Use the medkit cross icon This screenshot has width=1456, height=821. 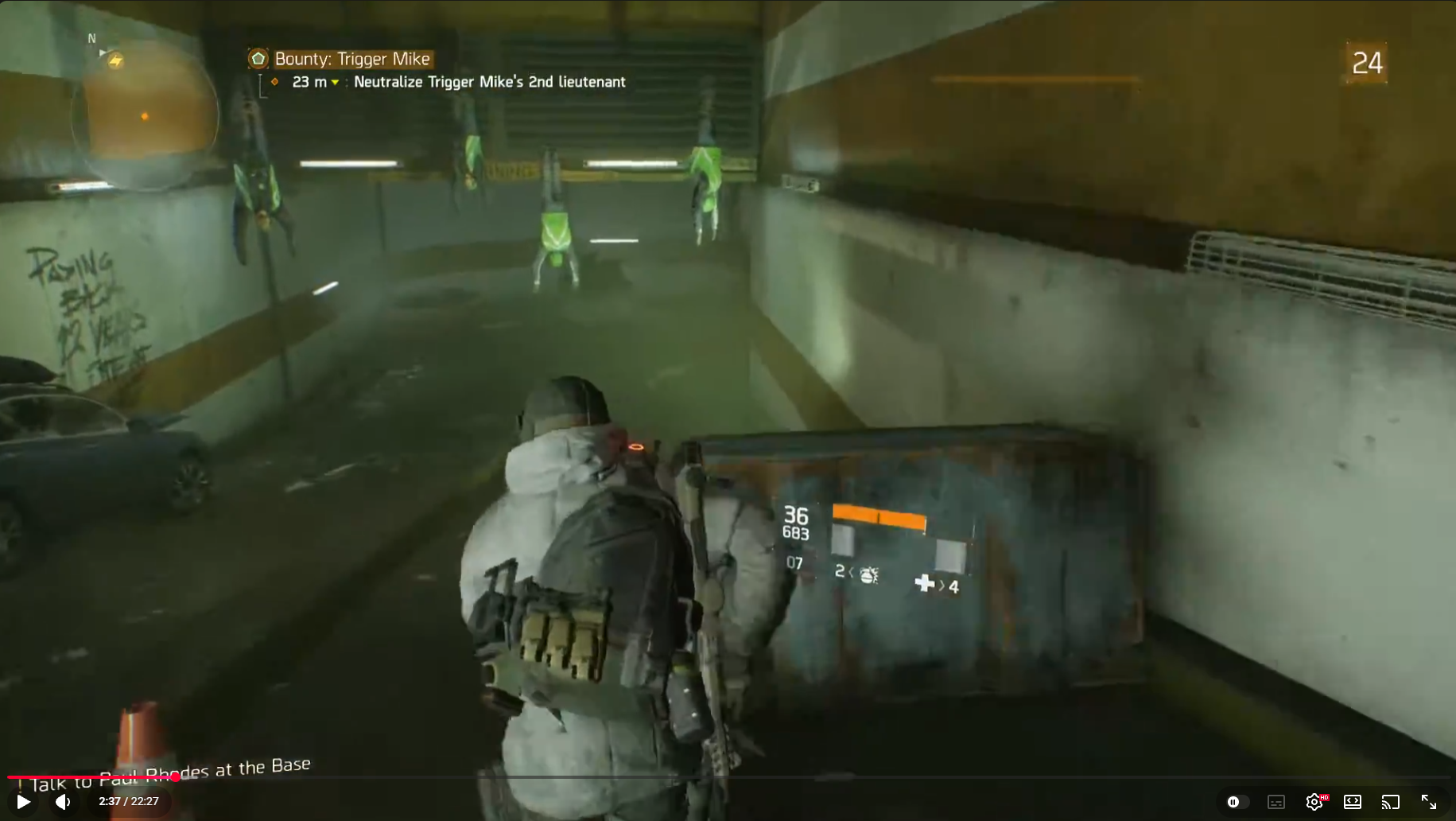click(924, 584)
